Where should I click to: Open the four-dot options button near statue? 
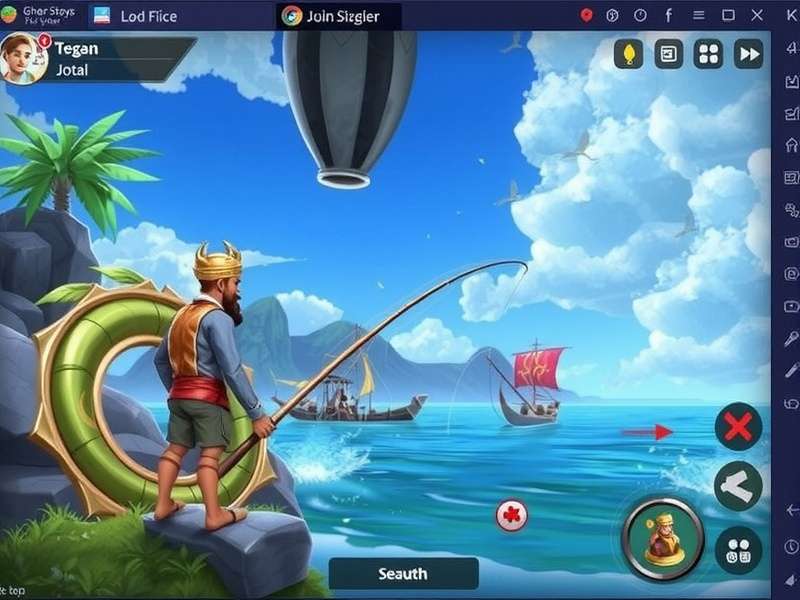[x=738, y=549]
